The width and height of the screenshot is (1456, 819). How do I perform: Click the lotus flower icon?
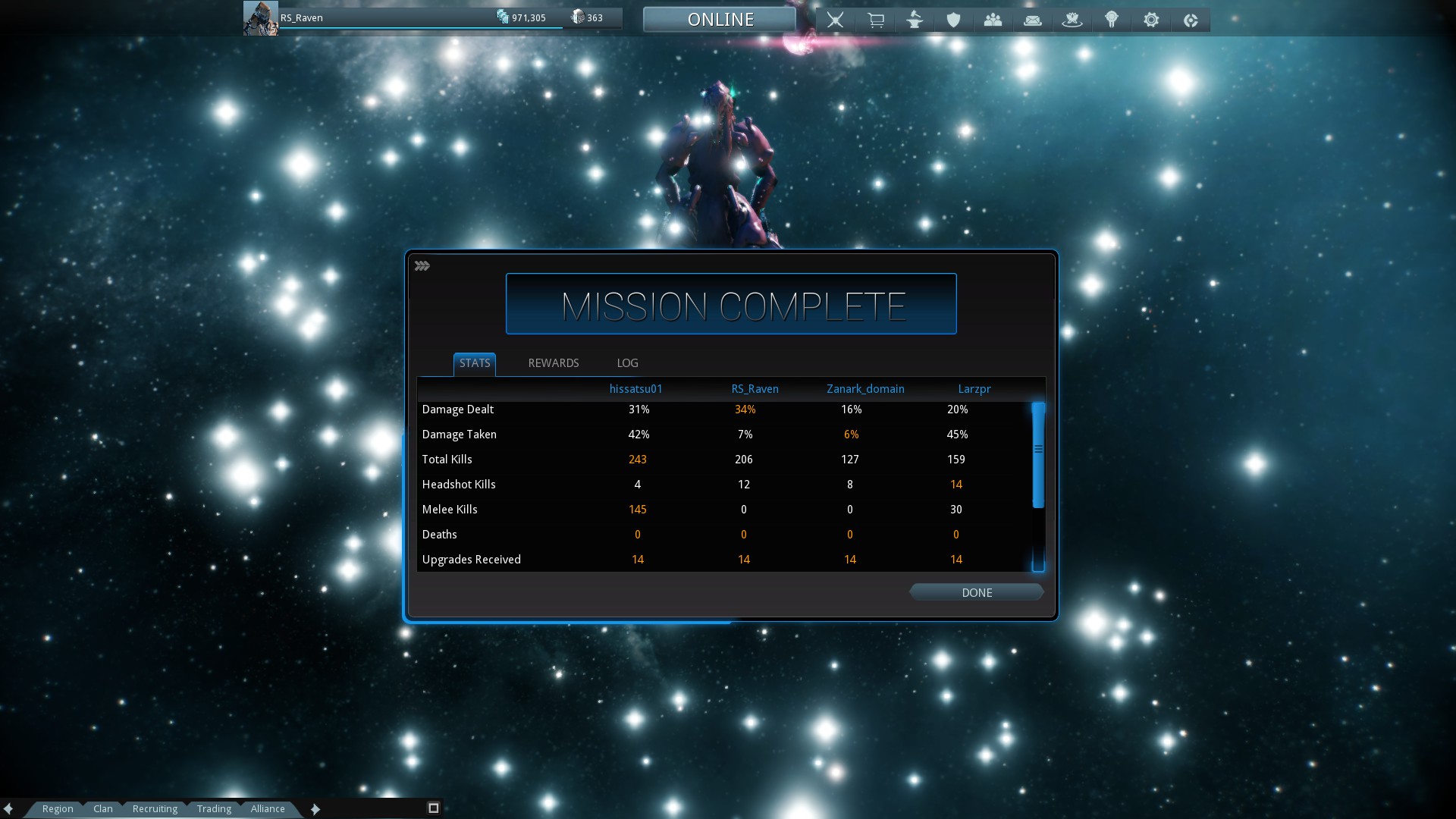coord(1072,20)
